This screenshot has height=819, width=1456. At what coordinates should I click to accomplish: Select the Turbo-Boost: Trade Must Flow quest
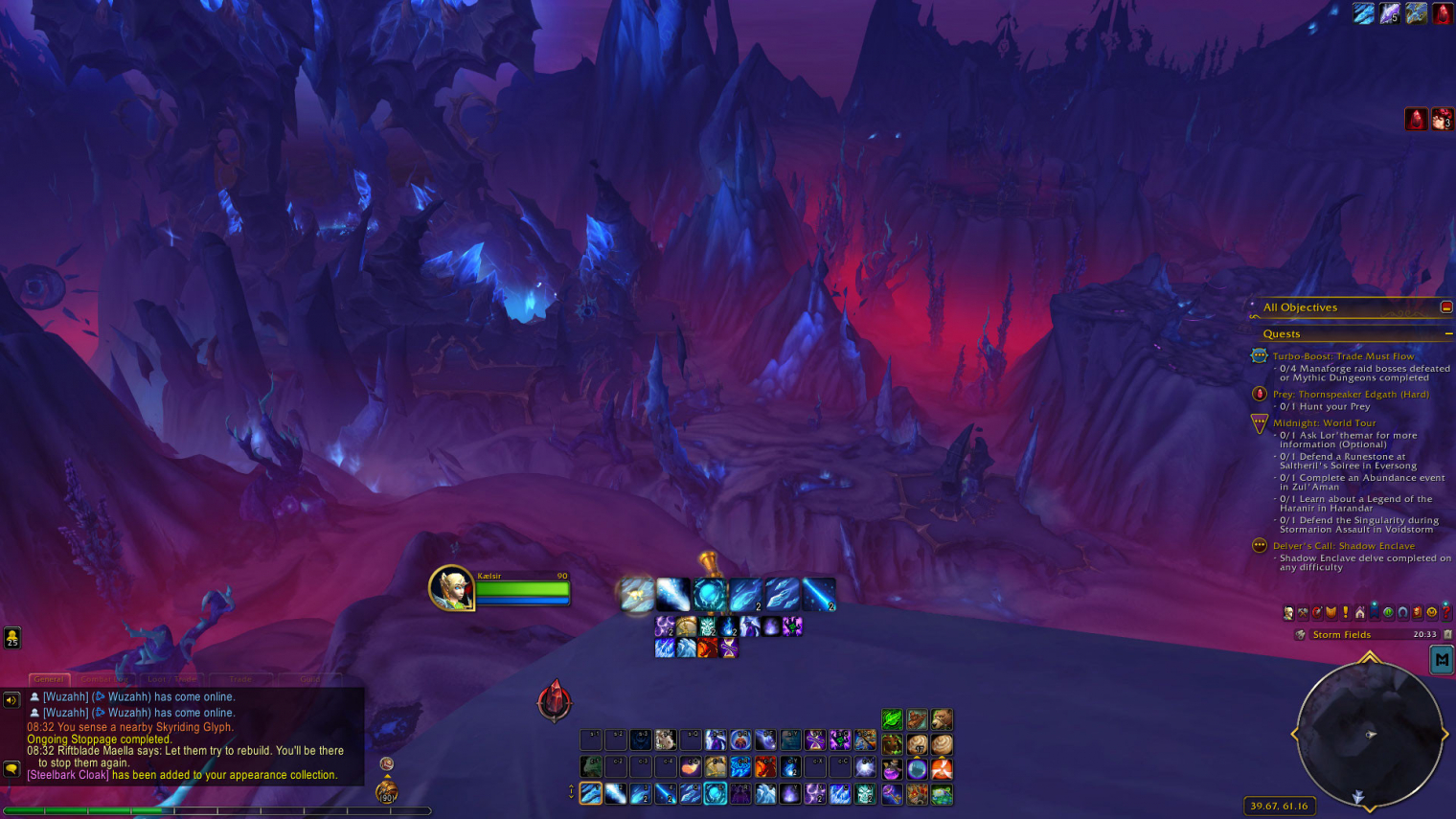[1343, 356]
